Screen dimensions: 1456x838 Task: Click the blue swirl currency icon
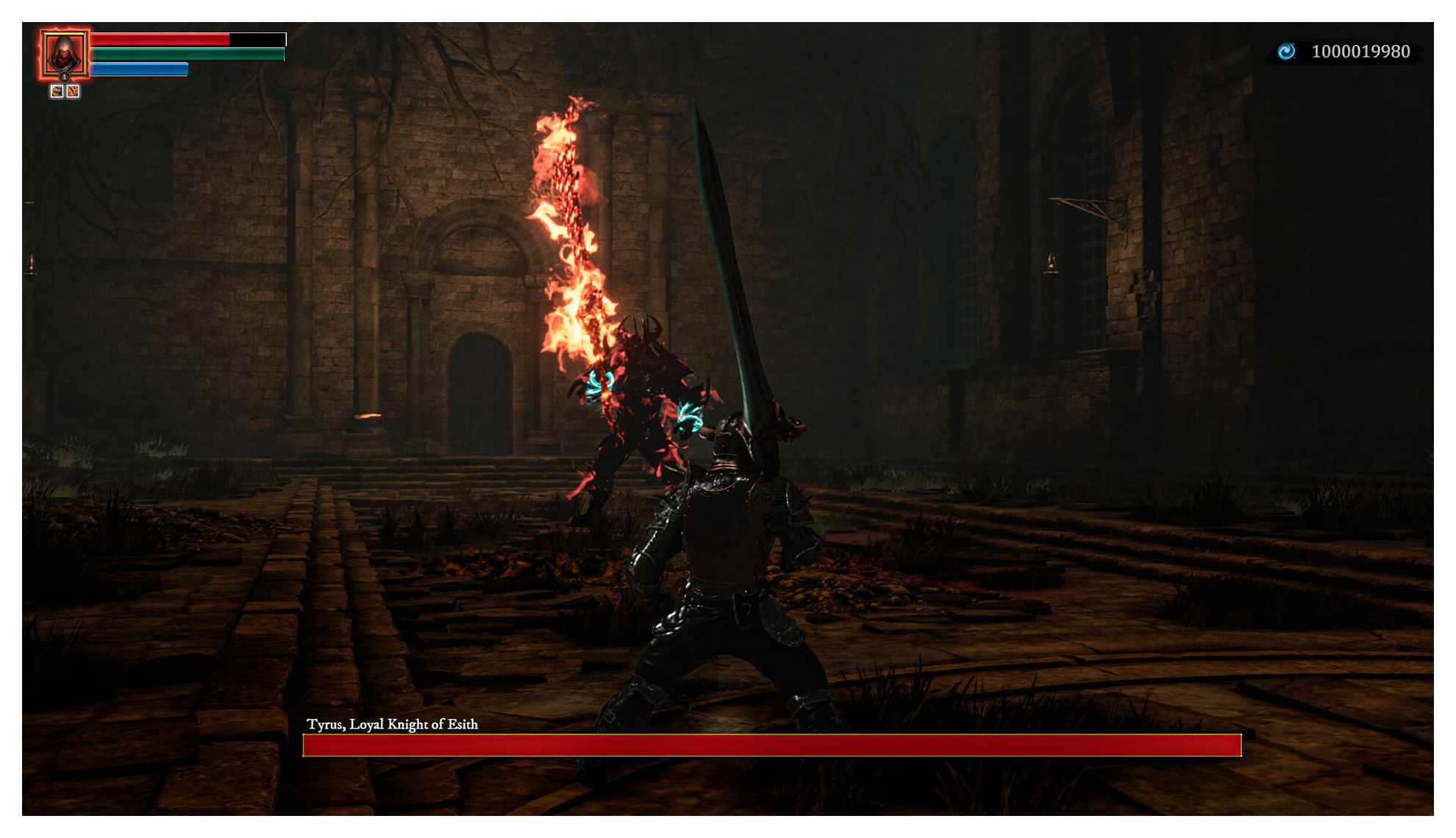tap(1286, 51)
